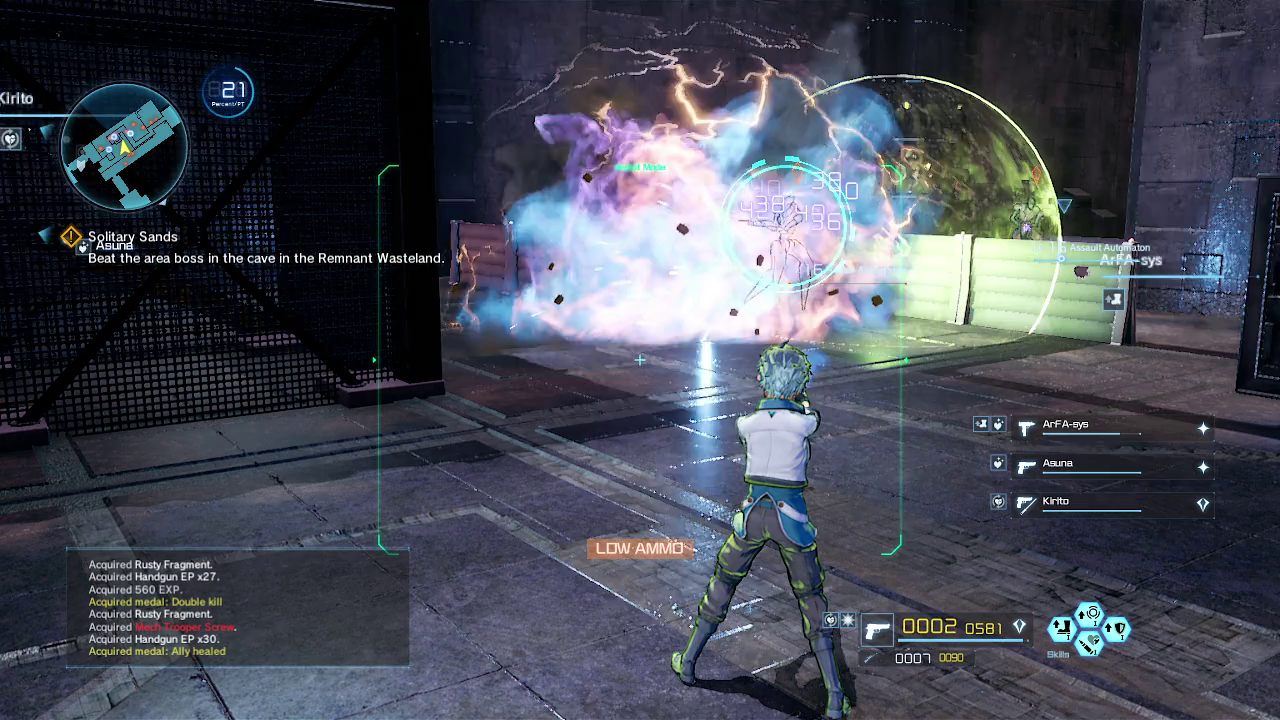
Task: Click the Assault Automaton enemy target label
Action: 1110,247
